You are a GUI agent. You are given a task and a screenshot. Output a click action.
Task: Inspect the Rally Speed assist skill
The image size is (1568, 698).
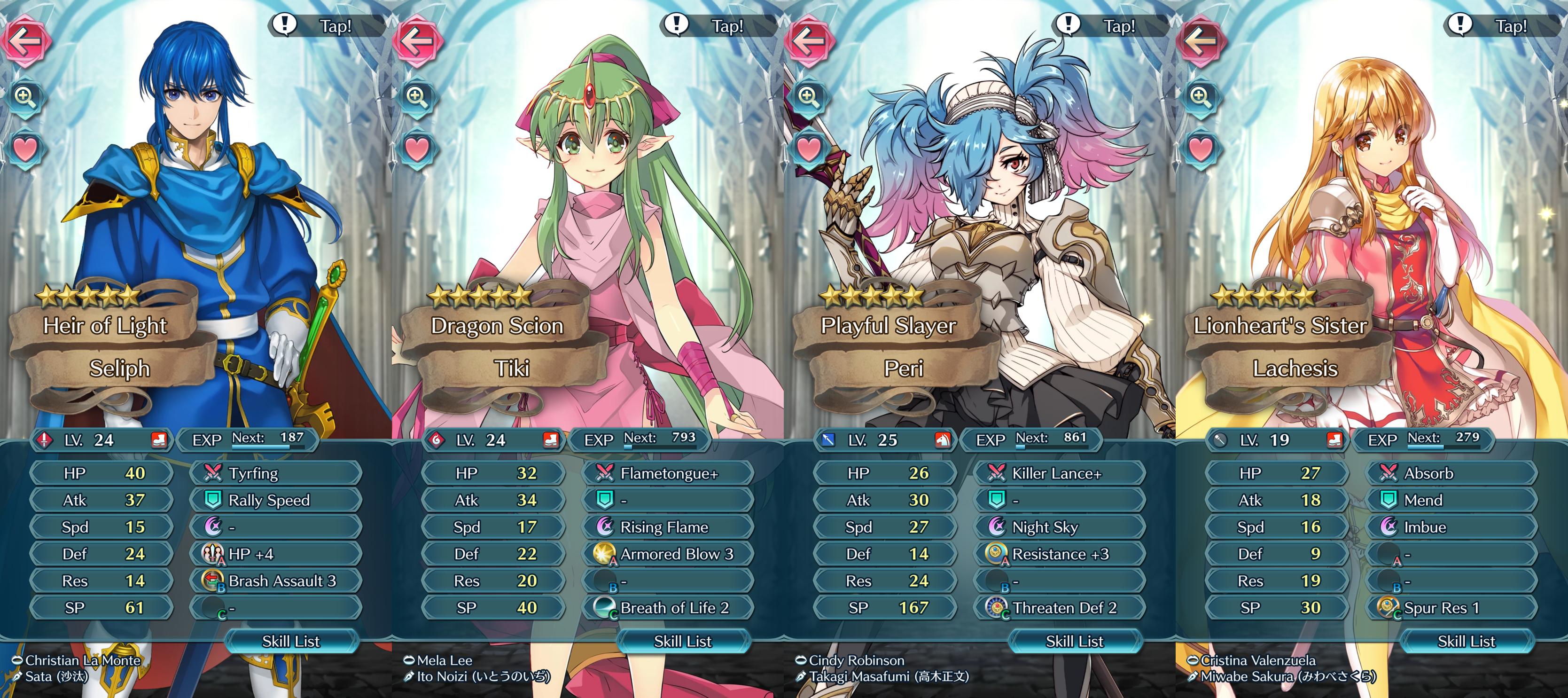pos(276,500)
